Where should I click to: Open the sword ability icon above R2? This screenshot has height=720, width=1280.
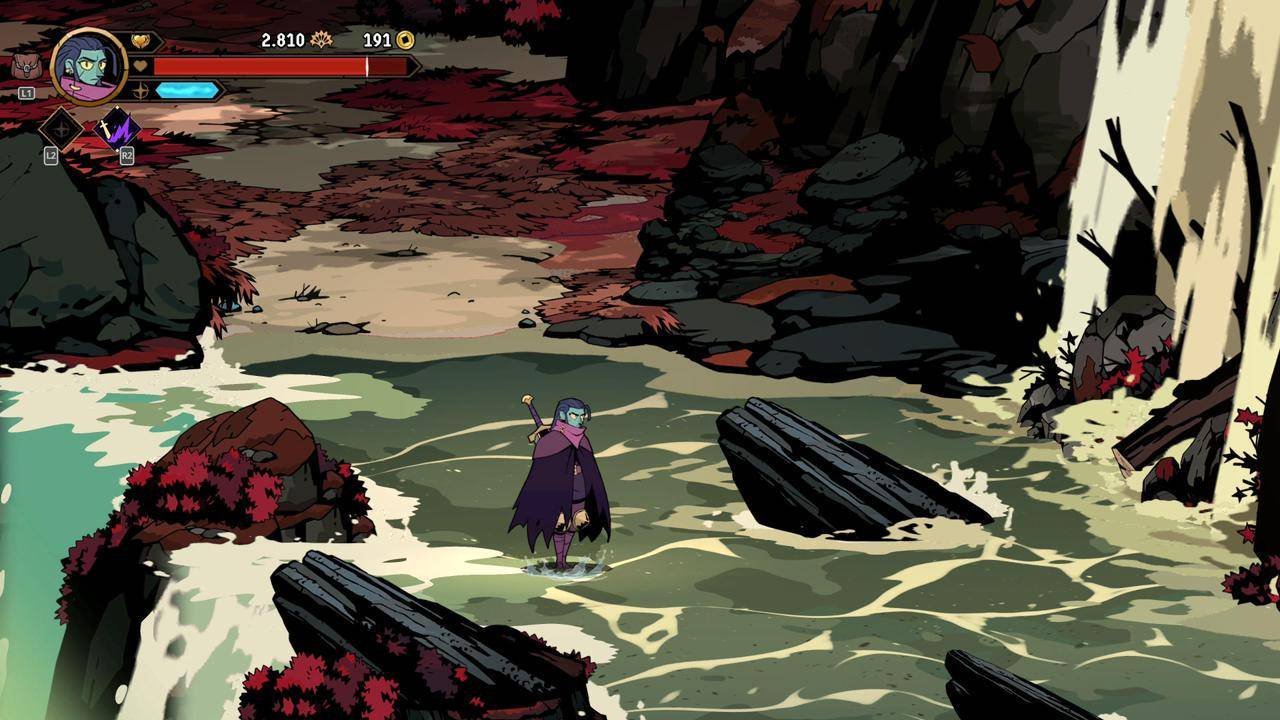tap(116, 127)
